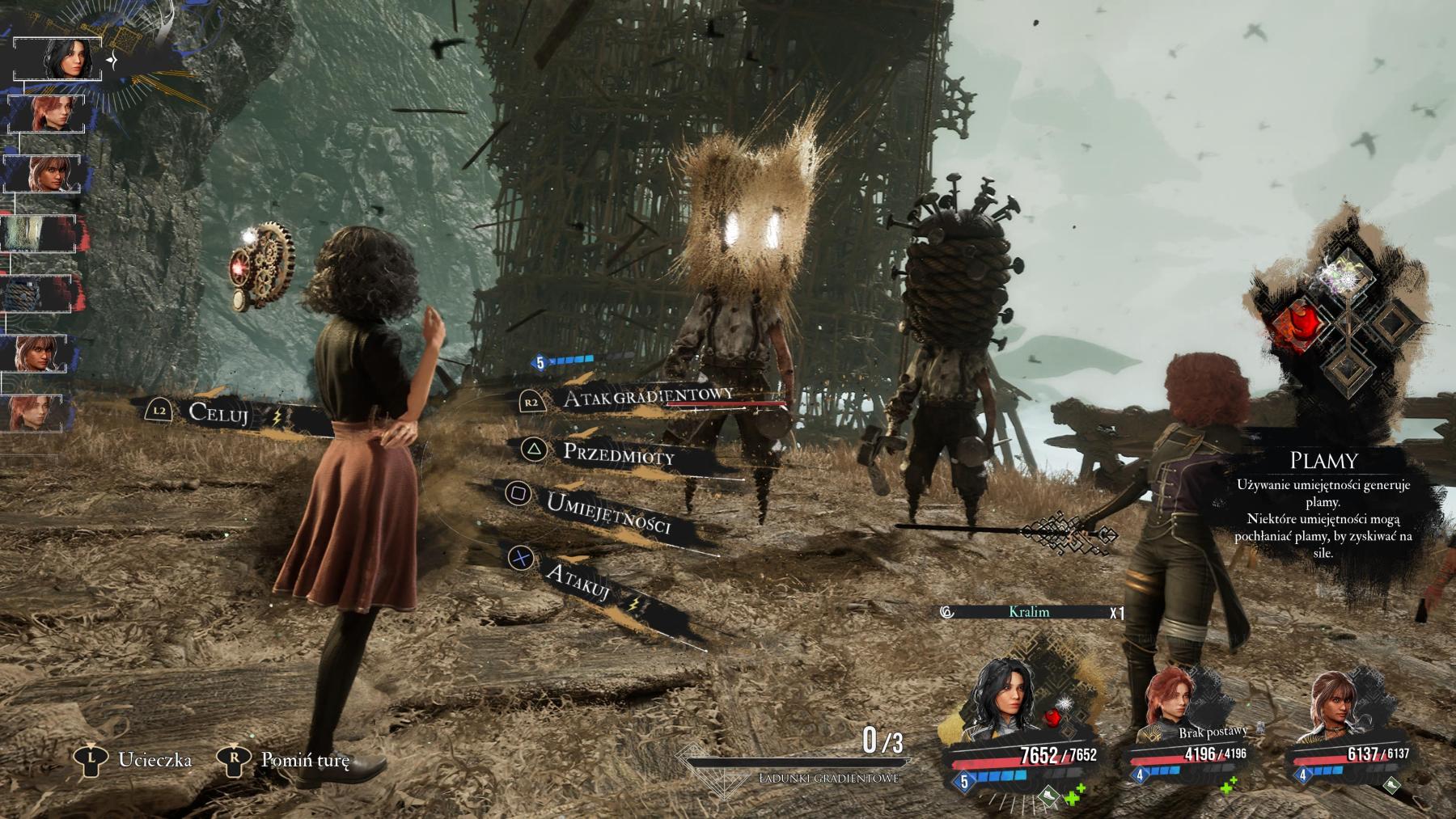Viewport: 1456px width, 819px height.
Task: Select Atak gradientowy from the battle menu
Action: pos(648,396)
